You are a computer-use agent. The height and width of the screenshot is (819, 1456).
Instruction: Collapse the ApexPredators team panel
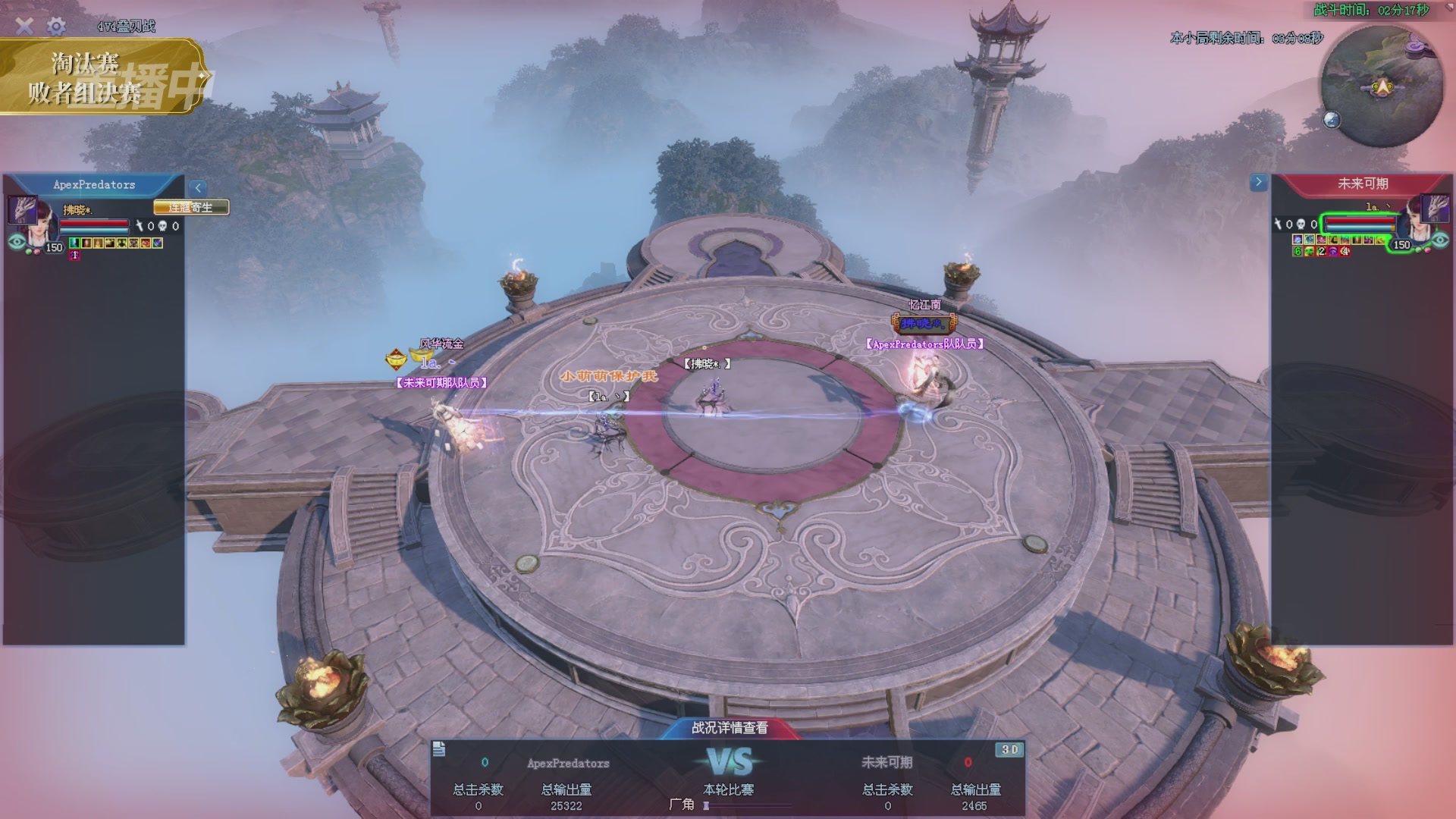(x=198, y=187)
